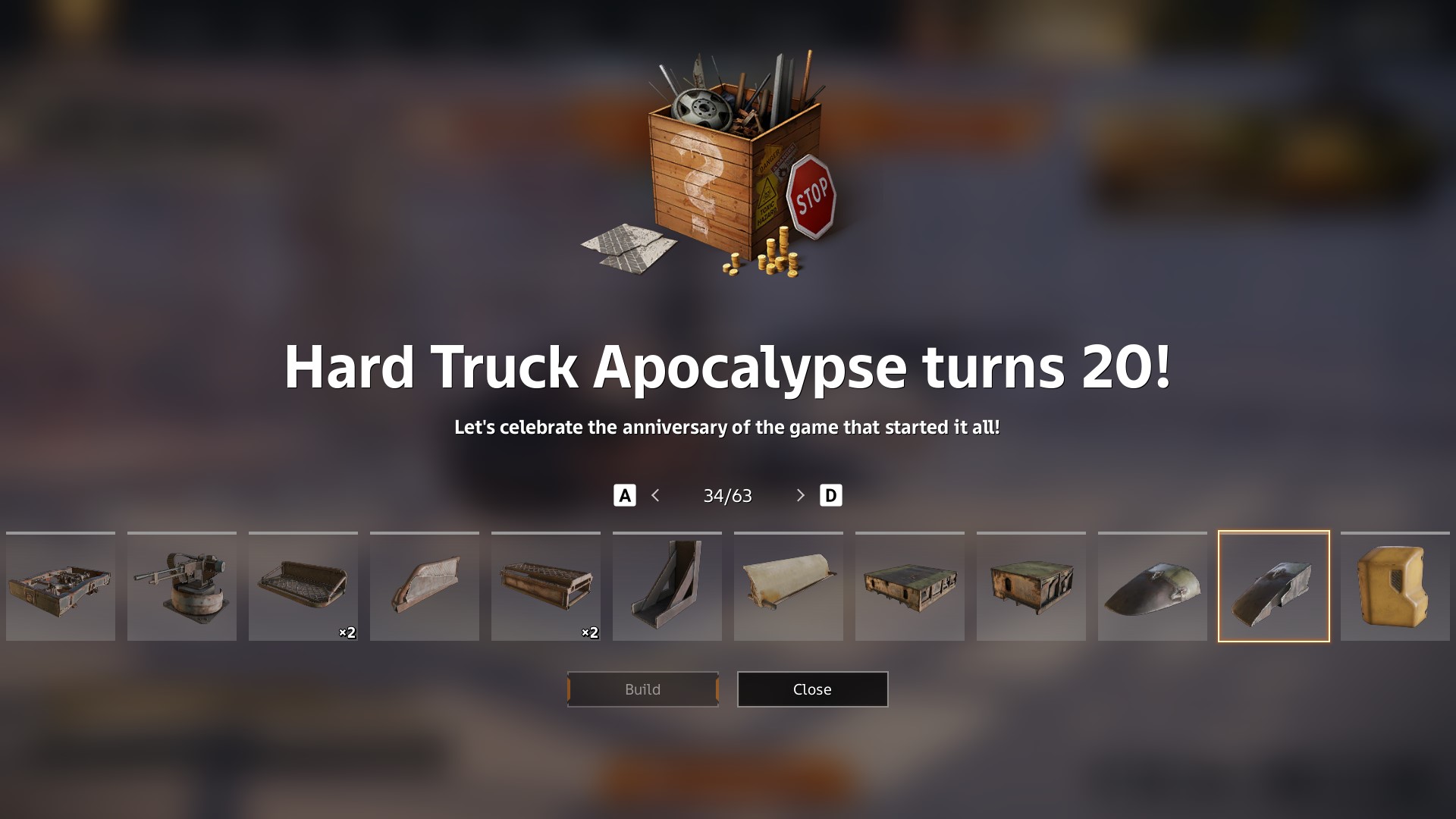Image resolution: width=1456 pixels, height=819 pixels.
Task: Pick the beige curved panel thumbnail
Action: (x=789, y=586)
